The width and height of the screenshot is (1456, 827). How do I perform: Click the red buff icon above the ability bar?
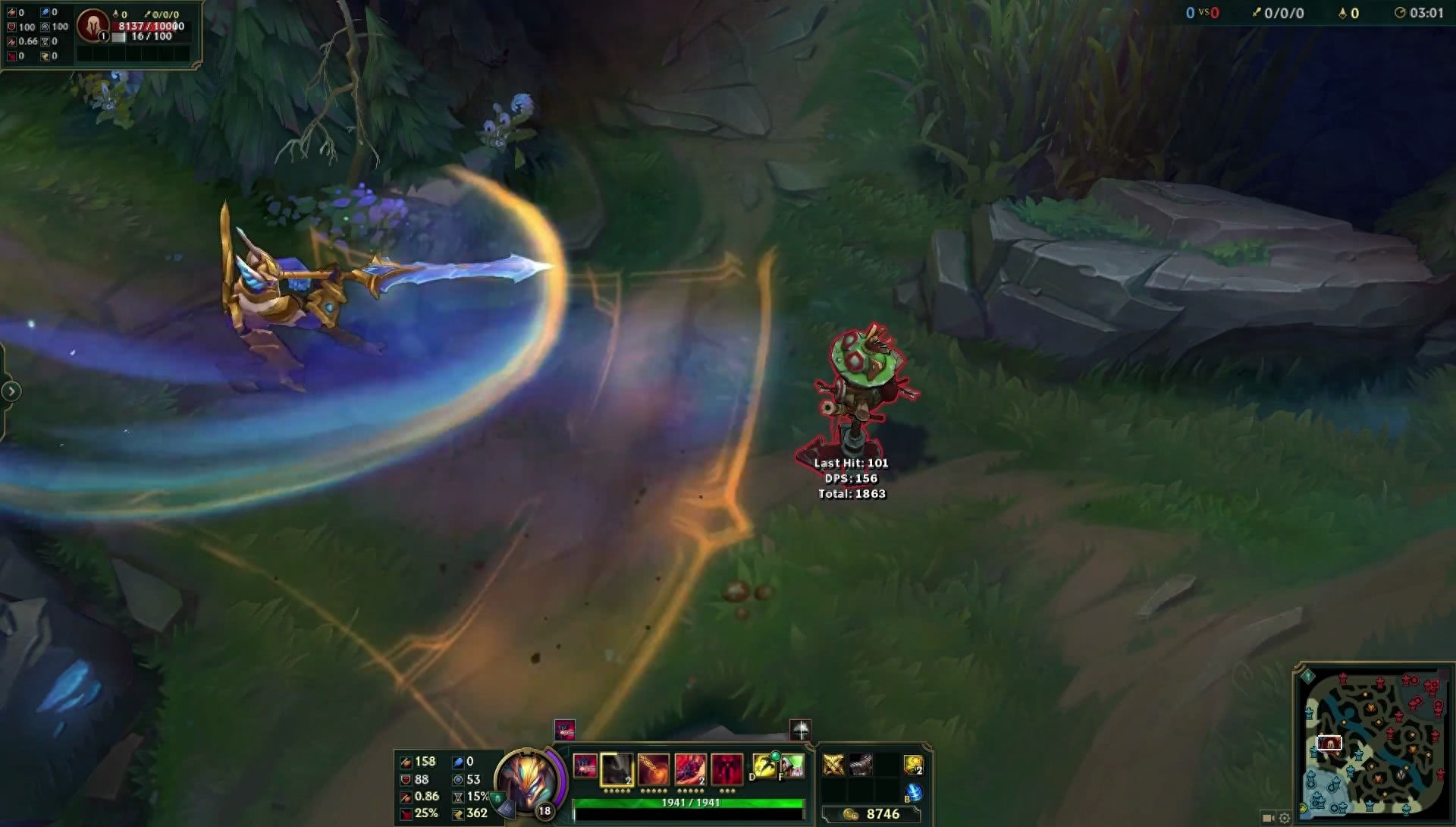pyautogui.click(x=565, y=730)
